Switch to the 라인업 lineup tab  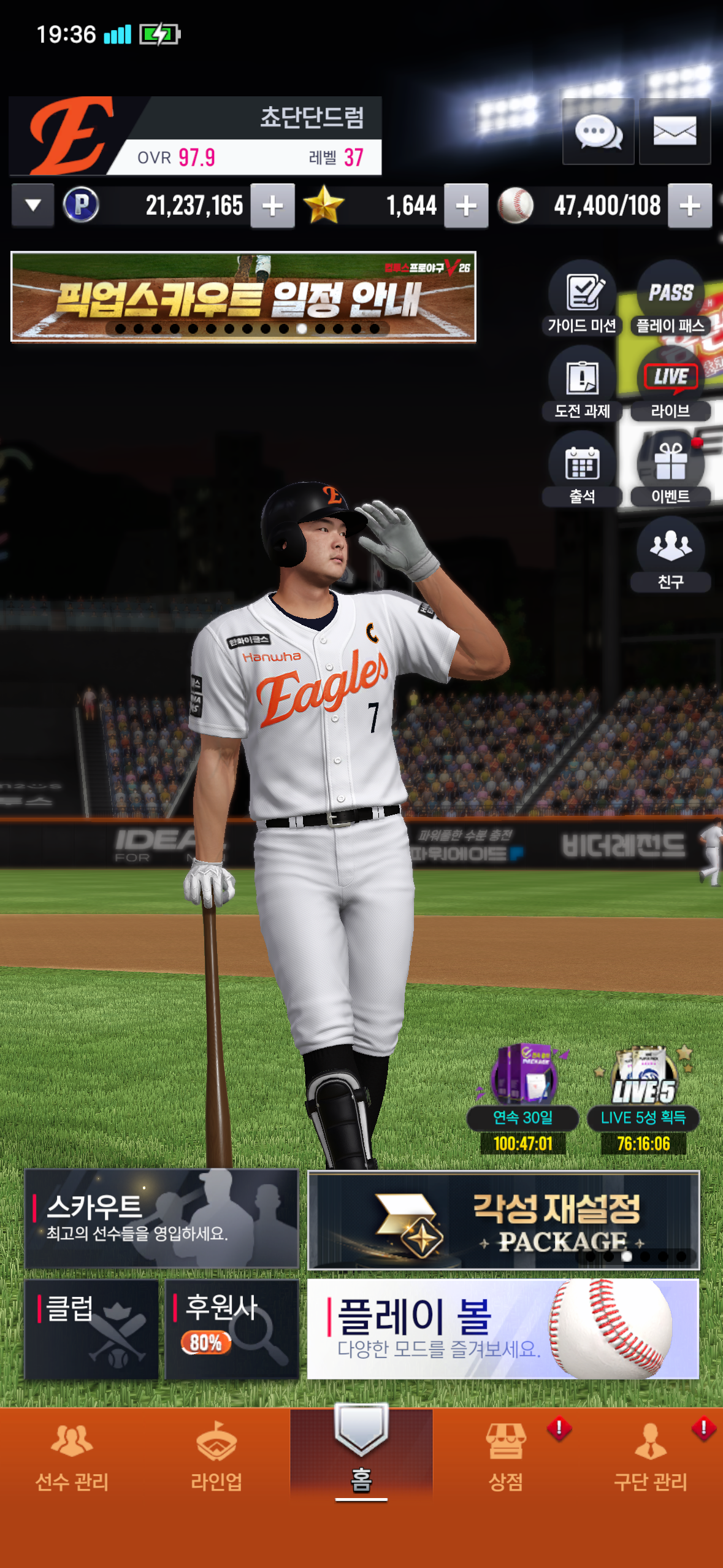[x=216, y=1456]
